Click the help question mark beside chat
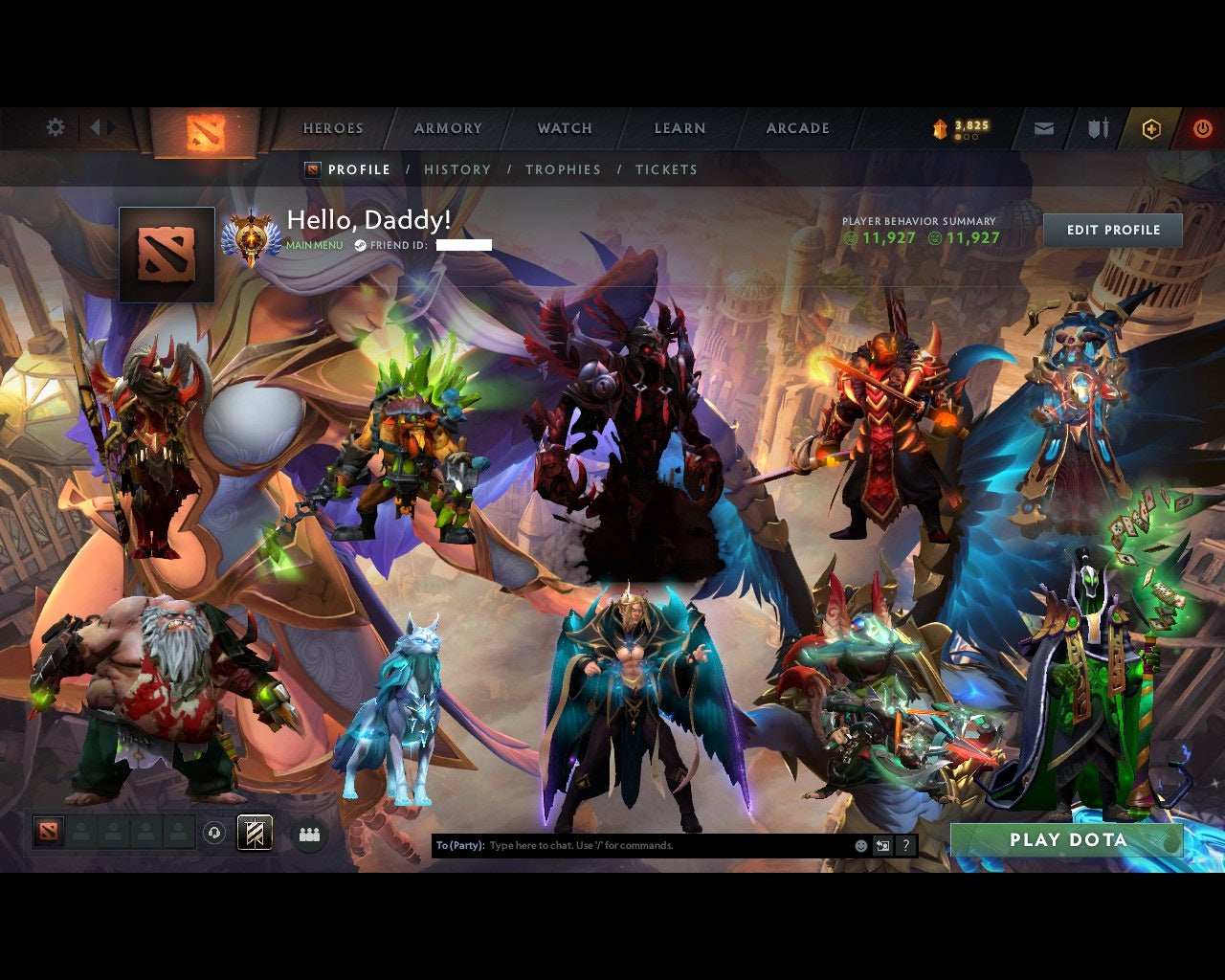This screenshot has width=1225, height=980. pyautogui.click(x=904, y=845)
